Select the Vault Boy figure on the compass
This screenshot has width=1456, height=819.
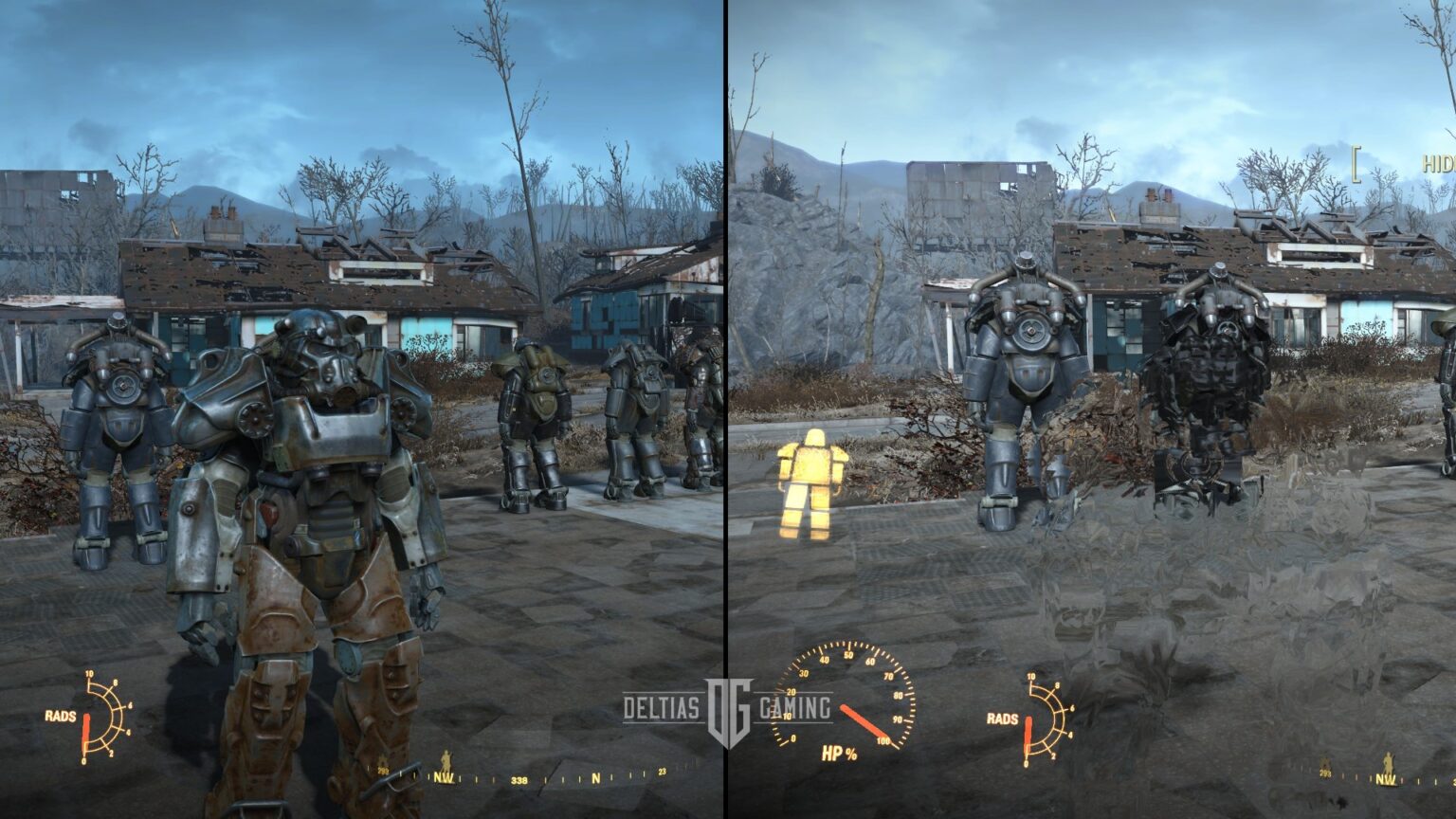[446, 759]
